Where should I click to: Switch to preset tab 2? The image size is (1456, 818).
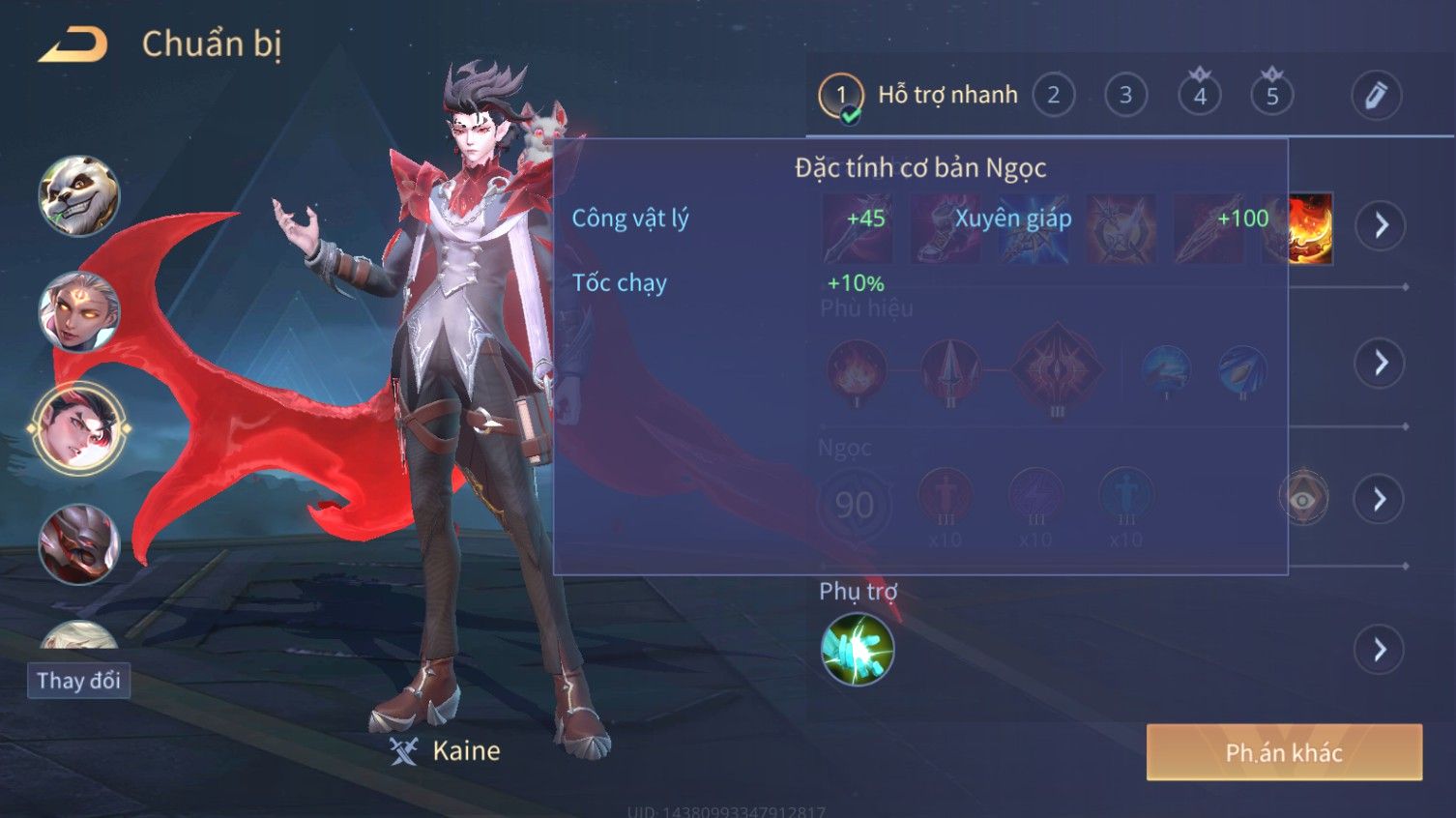pyautogui.click(x=1053, y=96)
